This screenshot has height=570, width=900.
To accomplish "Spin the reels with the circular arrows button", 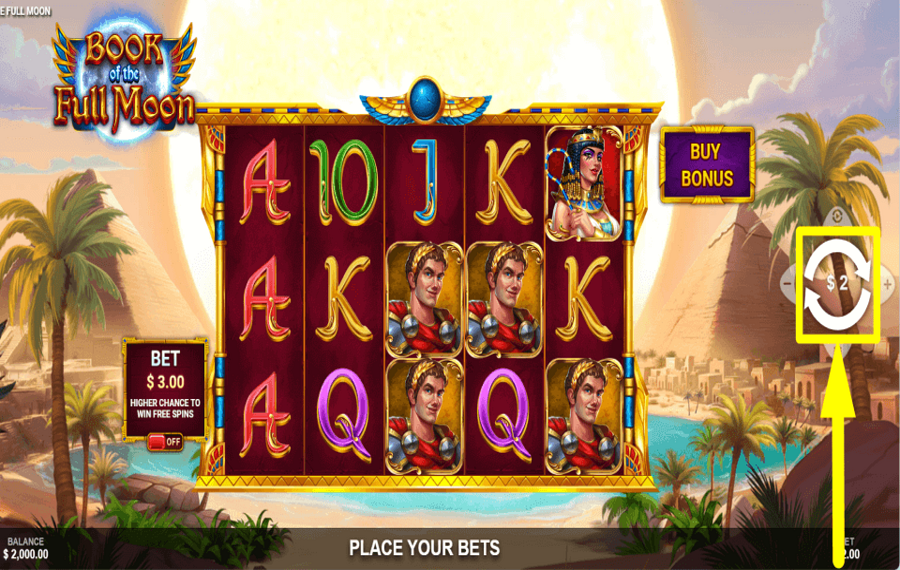I will (837, 283).
